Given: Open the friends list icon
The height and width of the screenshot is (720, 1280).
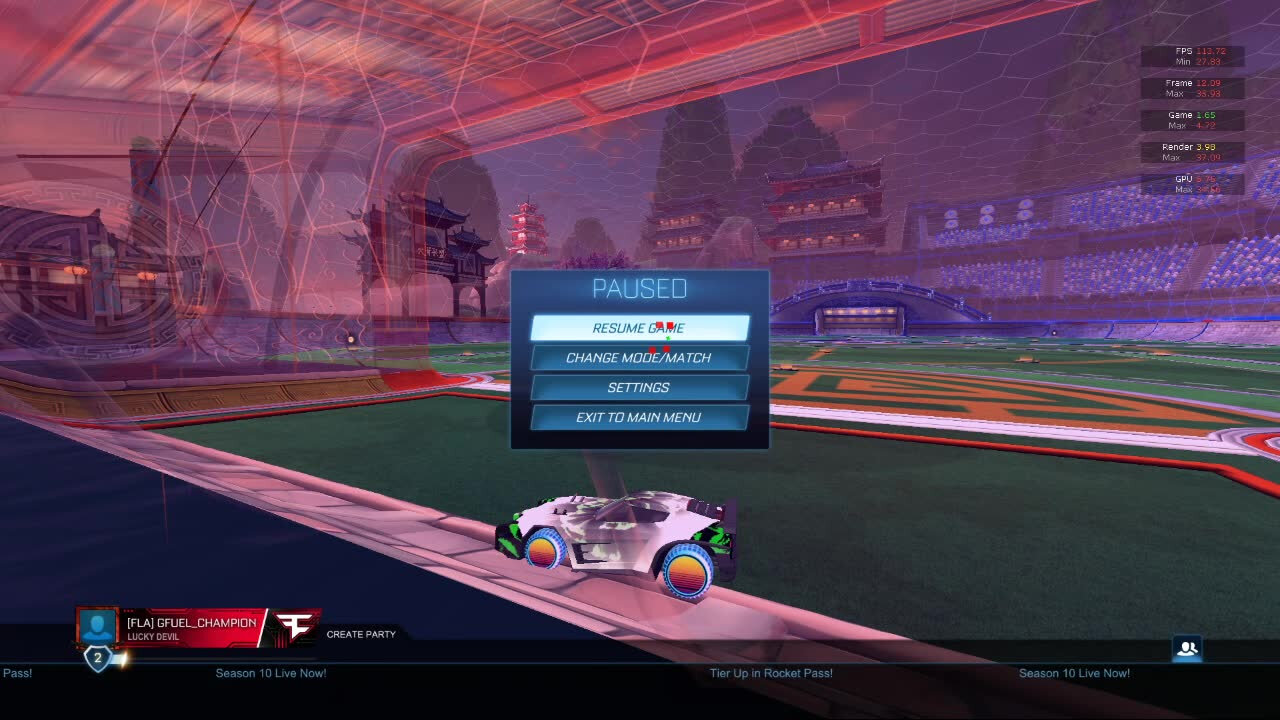Looking at the screenshot, I should click(1187, 649).
